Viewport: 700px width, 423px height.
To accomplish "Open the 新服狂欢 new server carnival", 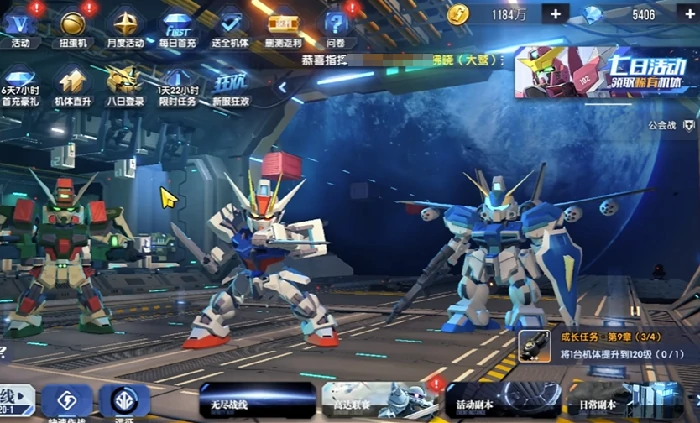I will [230, 83].
